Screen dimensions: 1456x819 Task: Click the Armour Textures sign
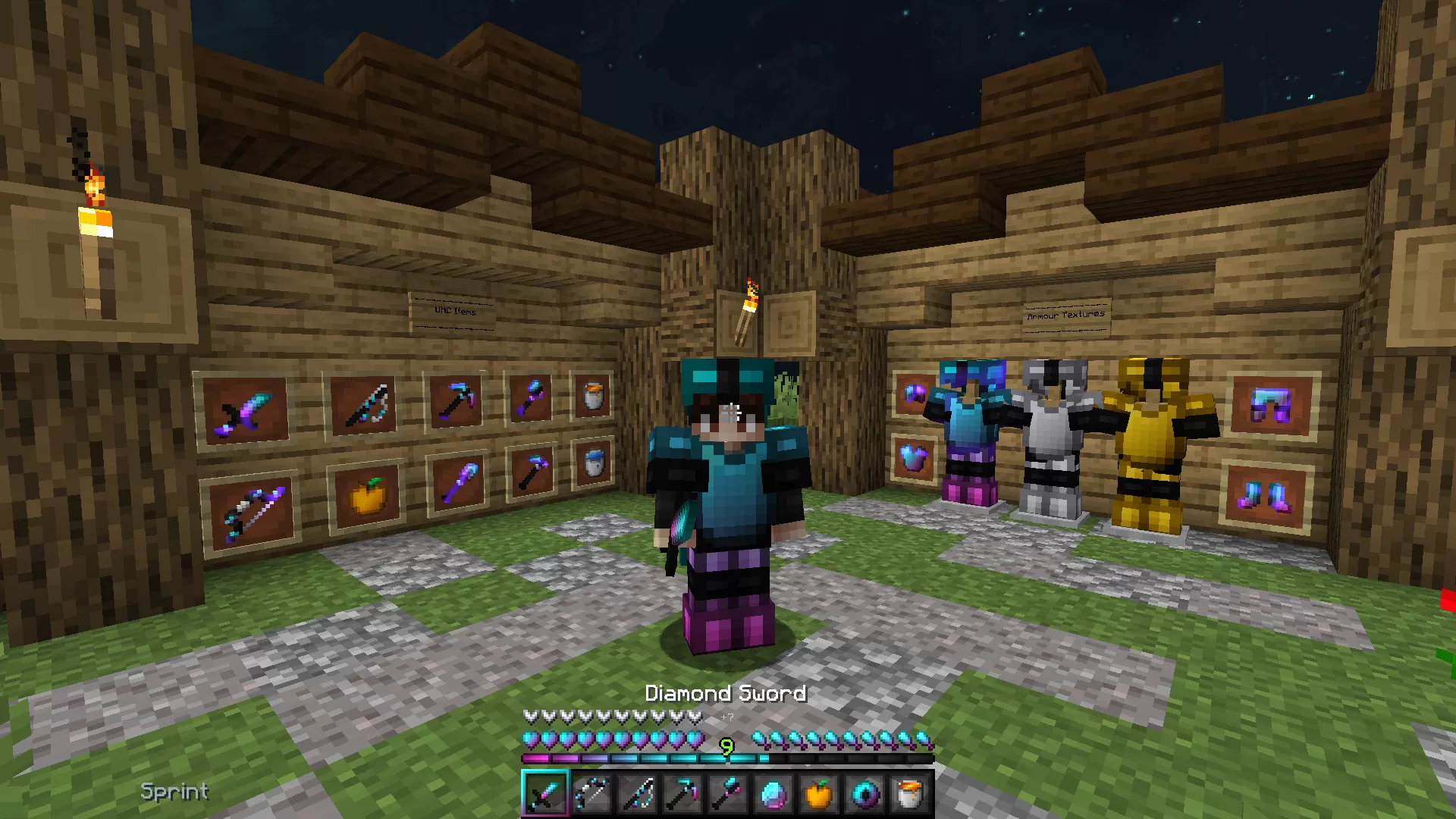tap(1065, 312)
